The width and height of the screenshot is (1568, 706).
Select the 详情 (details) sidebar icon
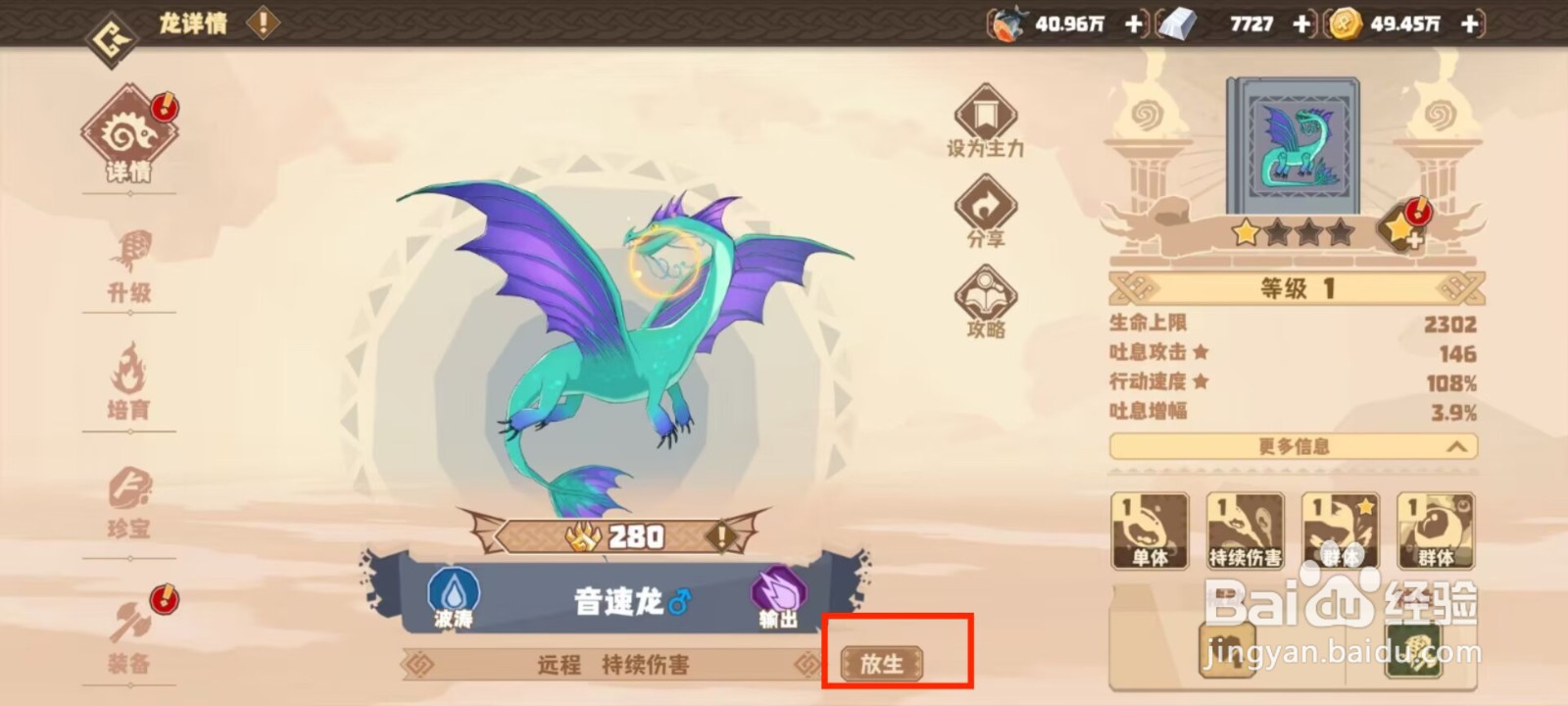point(130,132)
